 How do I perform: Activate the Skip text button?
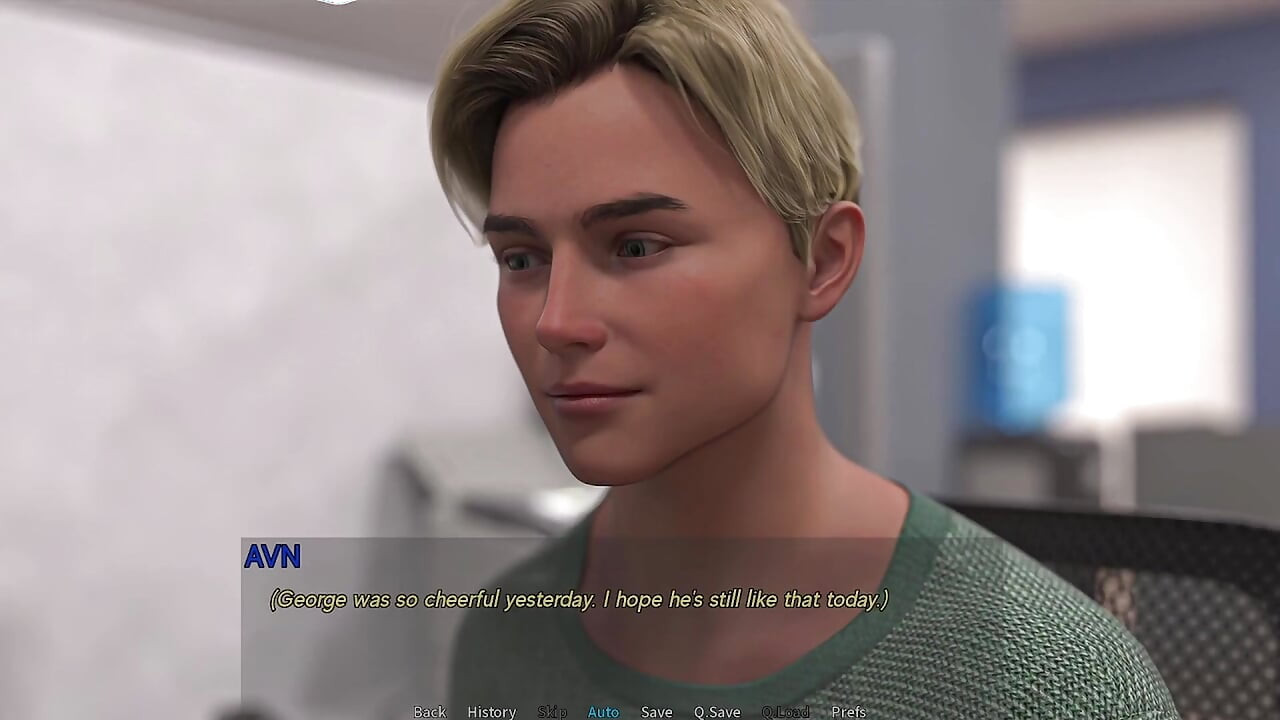pyautogui.click(x=552, y=712)
